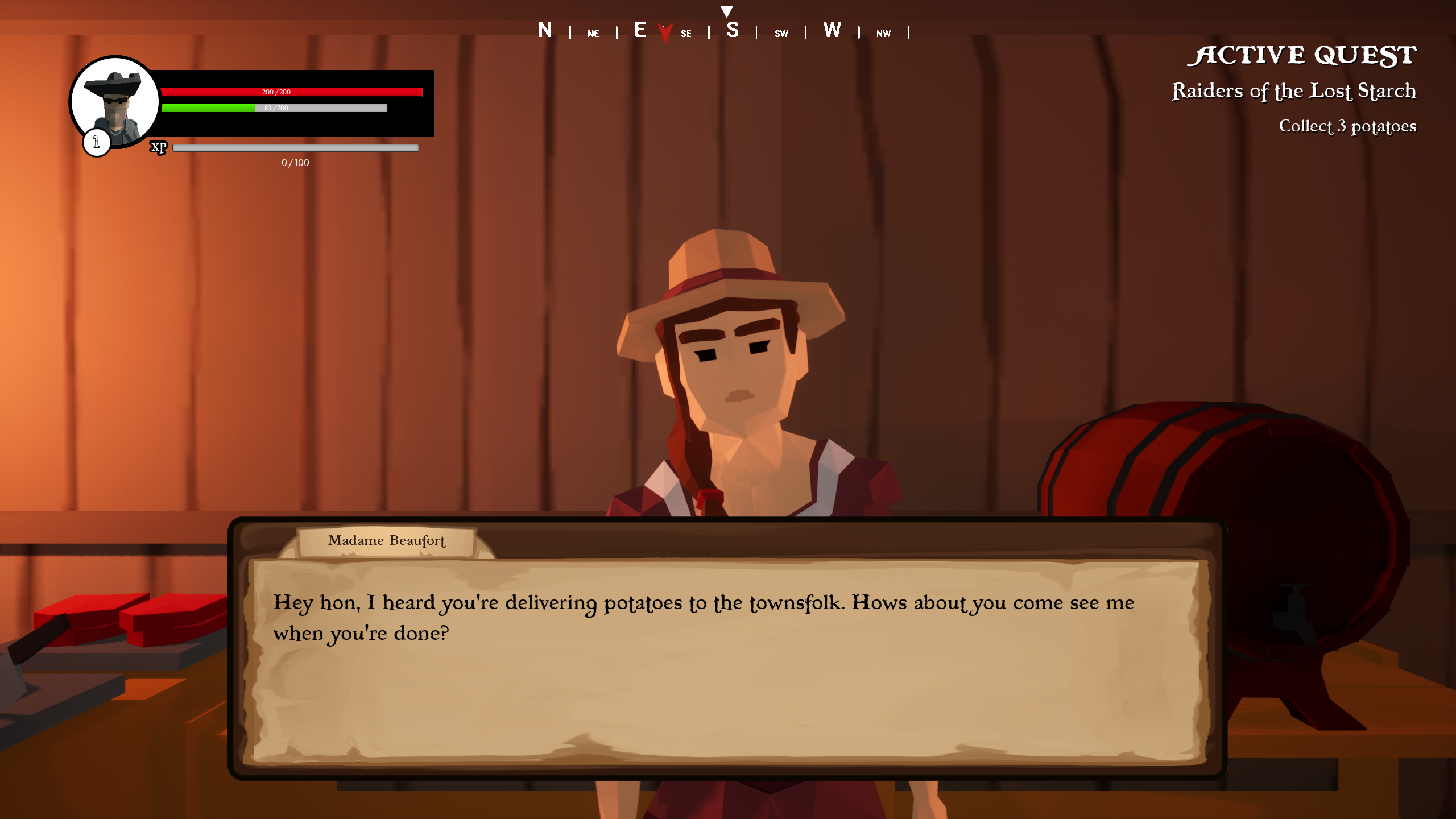Click the dialogue parchment to continue conversation
1456x819 pixels.
point(727,660)
